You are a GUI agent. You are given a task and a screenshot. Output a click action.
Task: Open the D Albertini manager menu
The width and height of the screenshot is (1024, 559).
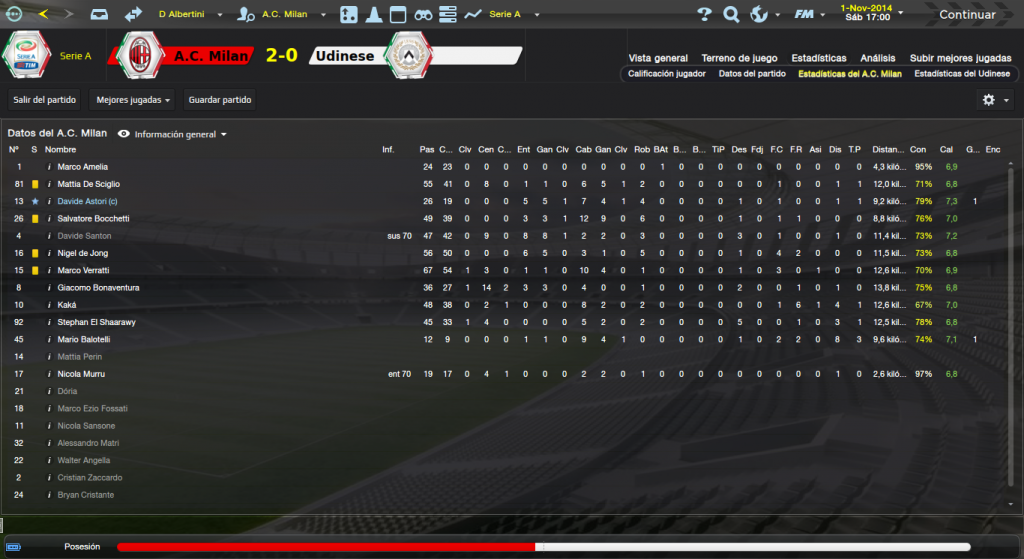(x=188, y=15)
